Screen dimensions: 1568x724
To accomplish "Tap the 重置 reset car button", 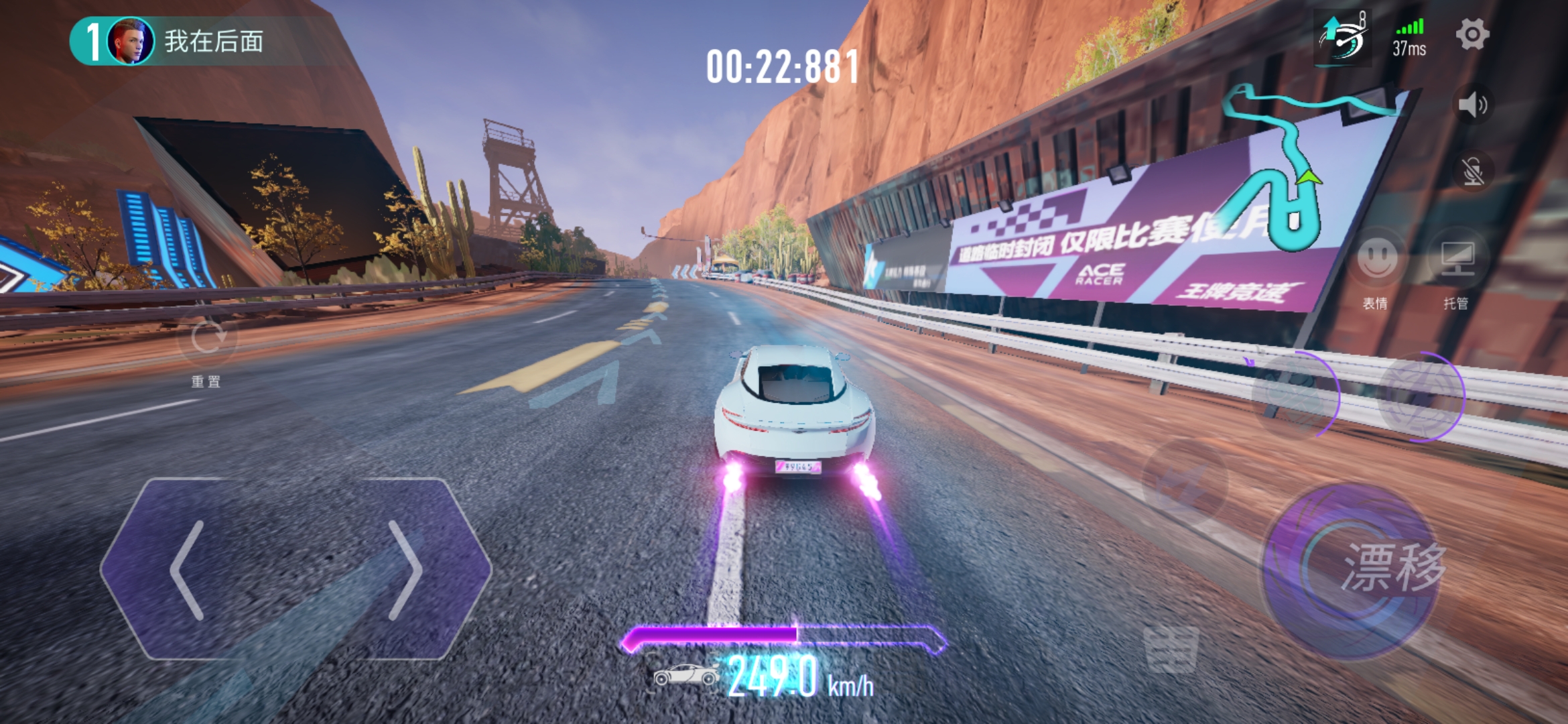I will (207, 339).
